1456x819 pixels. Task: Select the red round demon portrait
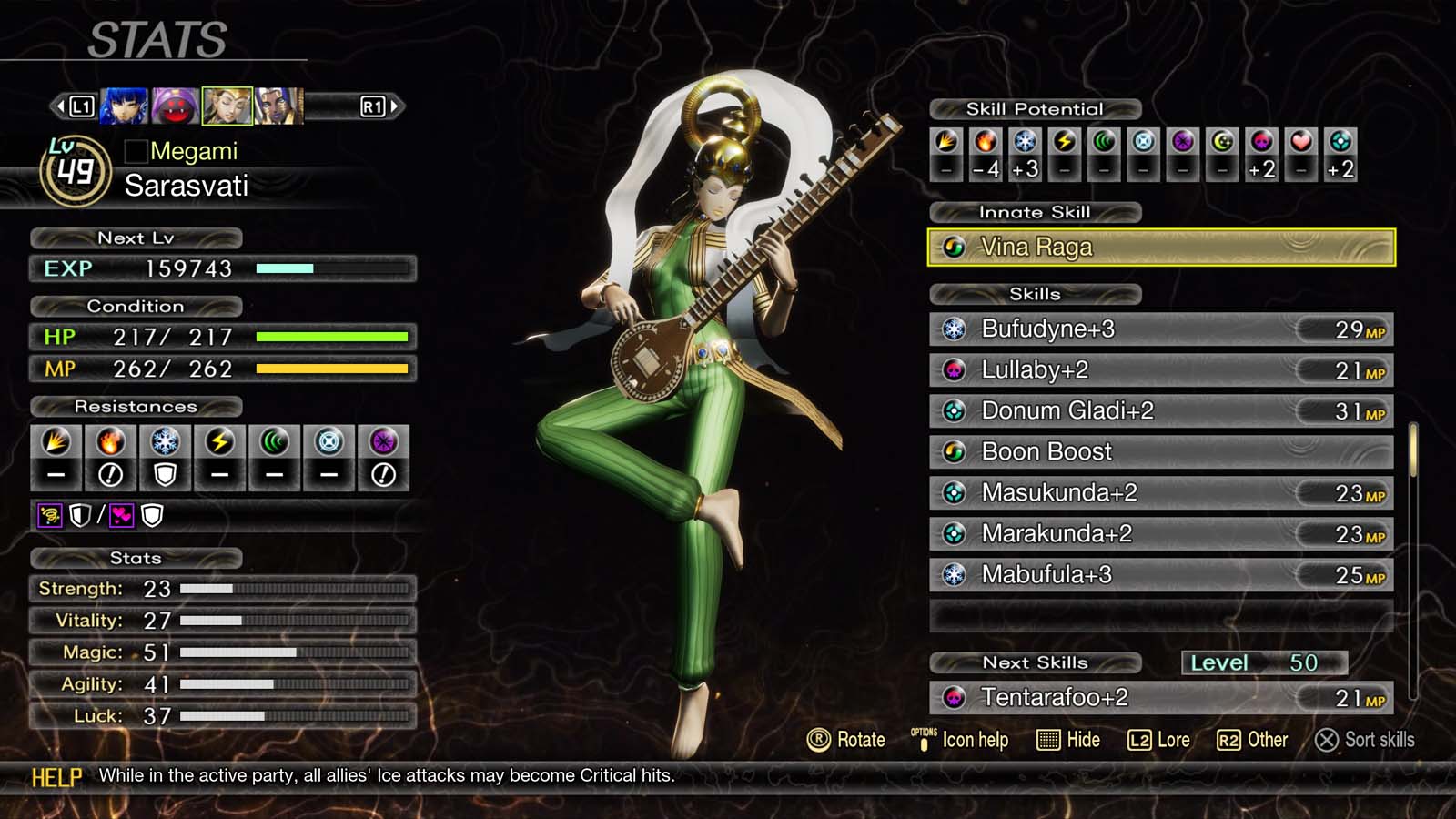pyautogui.click(x=175, y=106)
